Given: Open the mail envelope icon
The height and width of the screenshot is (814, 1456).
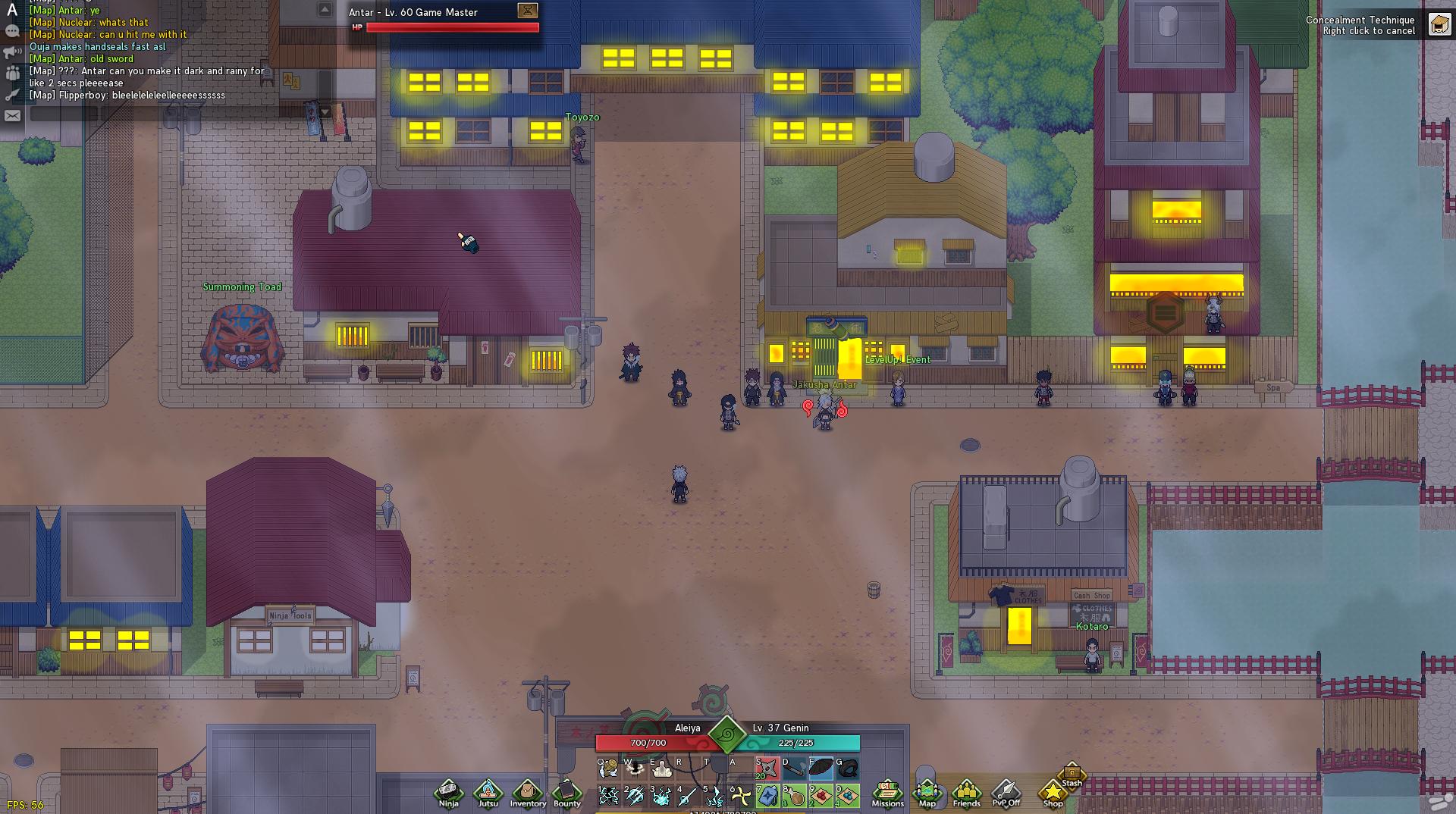Looking at the screenshot, I should pyautogui.click(x=12, y=116).
